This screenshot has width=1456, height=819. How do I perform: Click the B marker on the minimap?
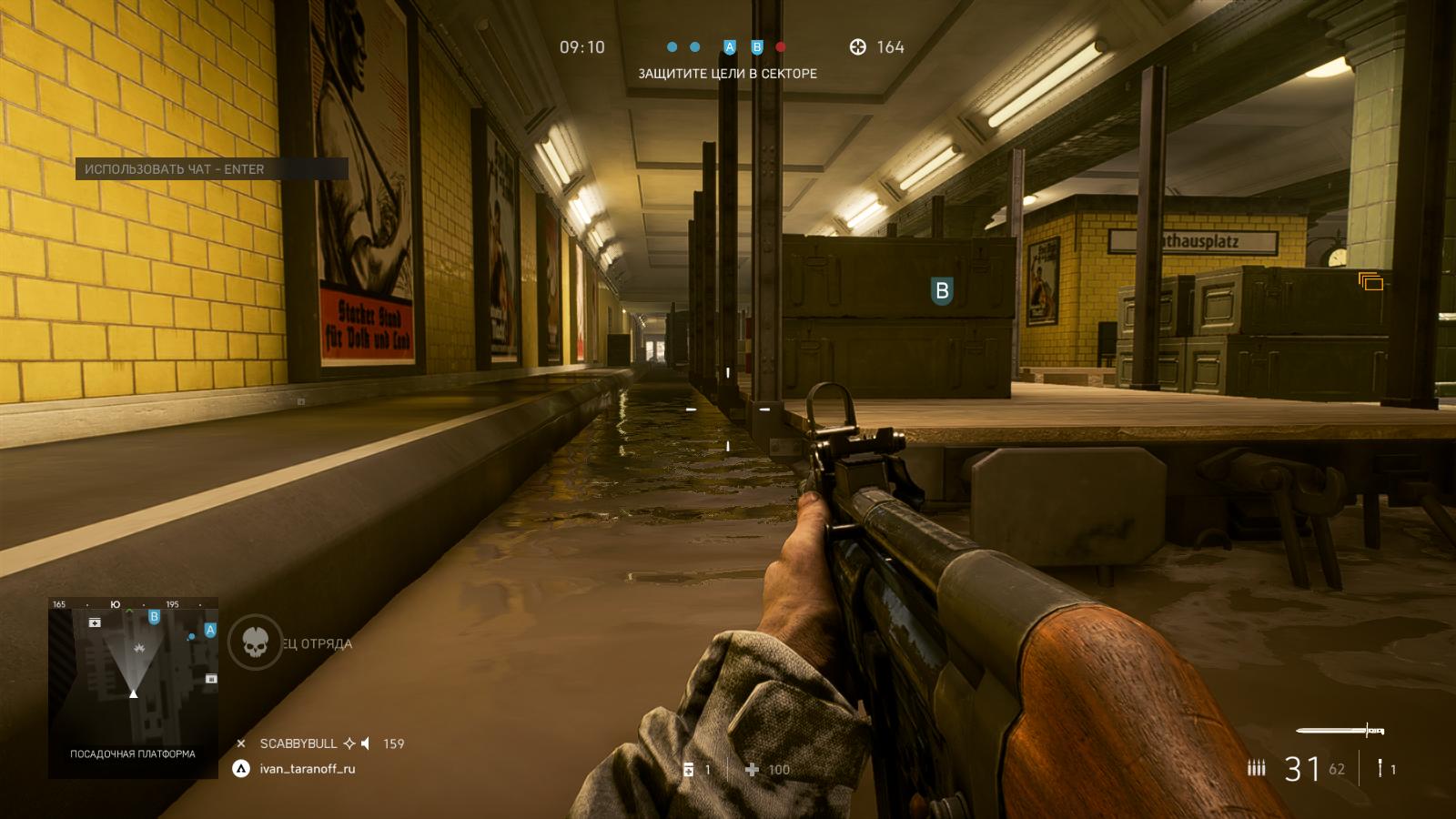tap(154, 617)
